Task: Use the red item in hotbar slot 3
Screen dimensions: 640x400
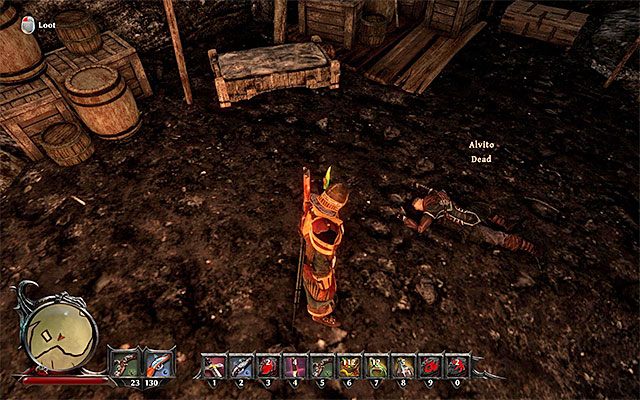Action: (x=268, y=364)
